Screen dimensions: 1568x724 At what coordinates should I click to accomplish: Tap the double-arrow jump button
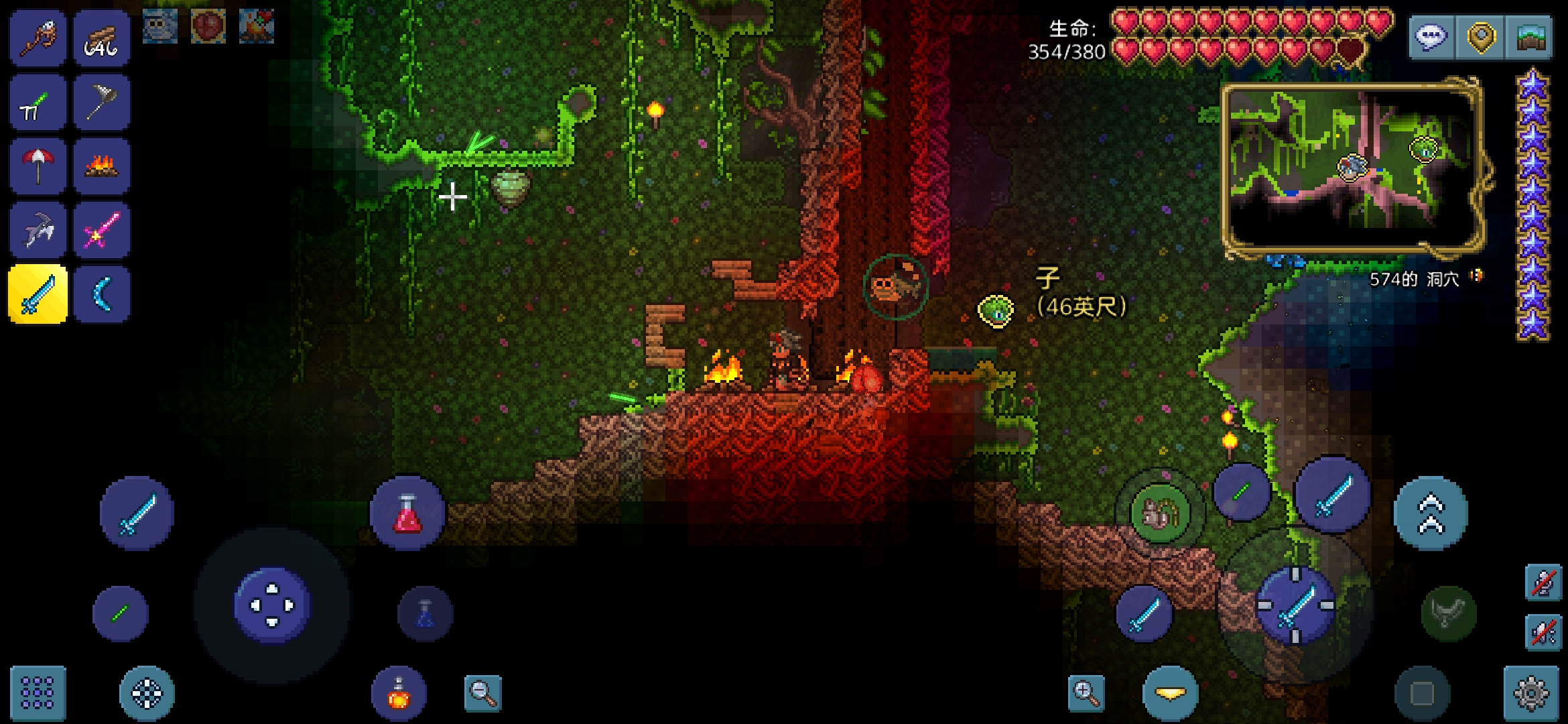(x=1431, y=514)
